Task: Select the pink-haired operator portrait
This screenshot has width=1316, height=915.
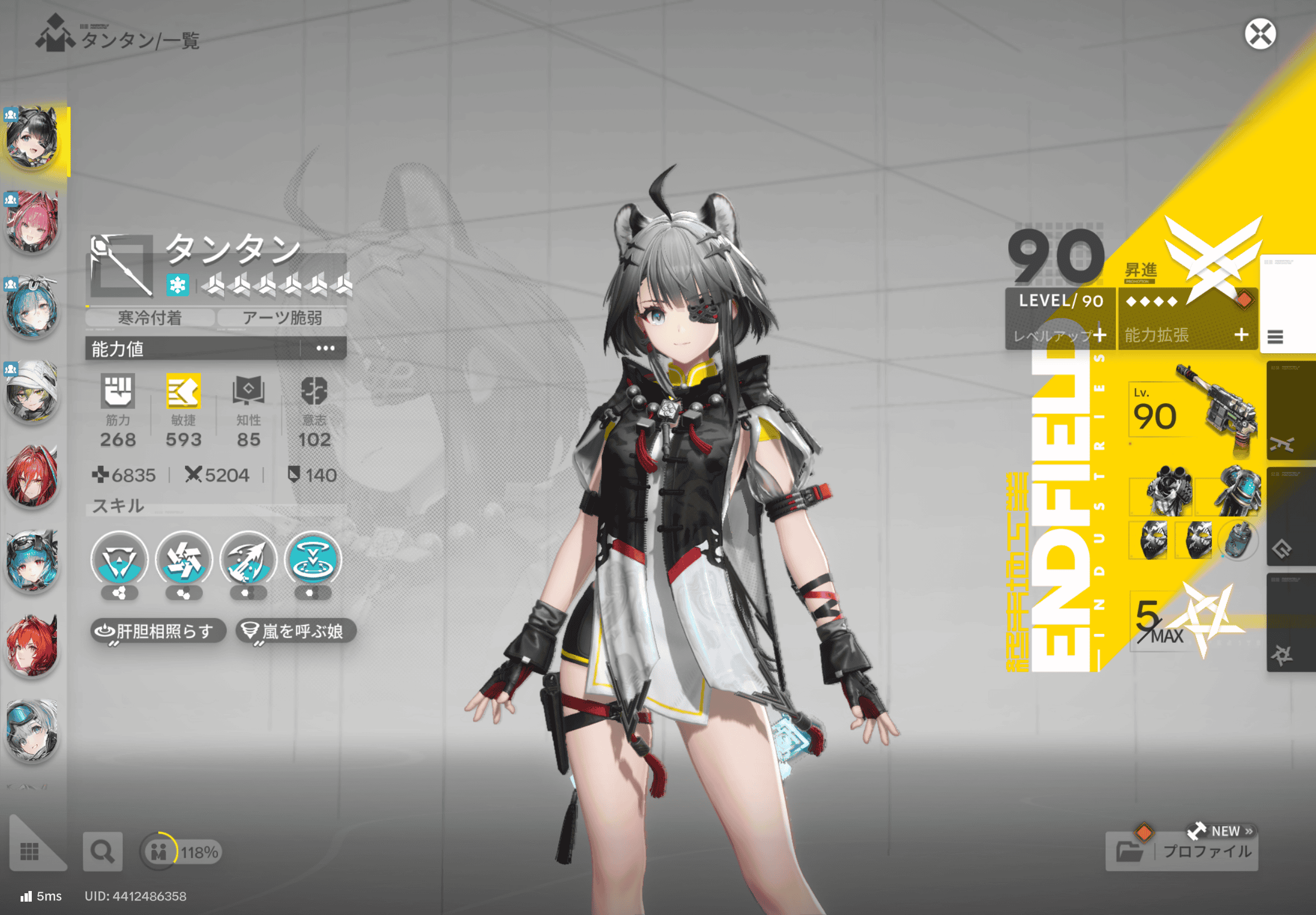Action: [33, 223]
